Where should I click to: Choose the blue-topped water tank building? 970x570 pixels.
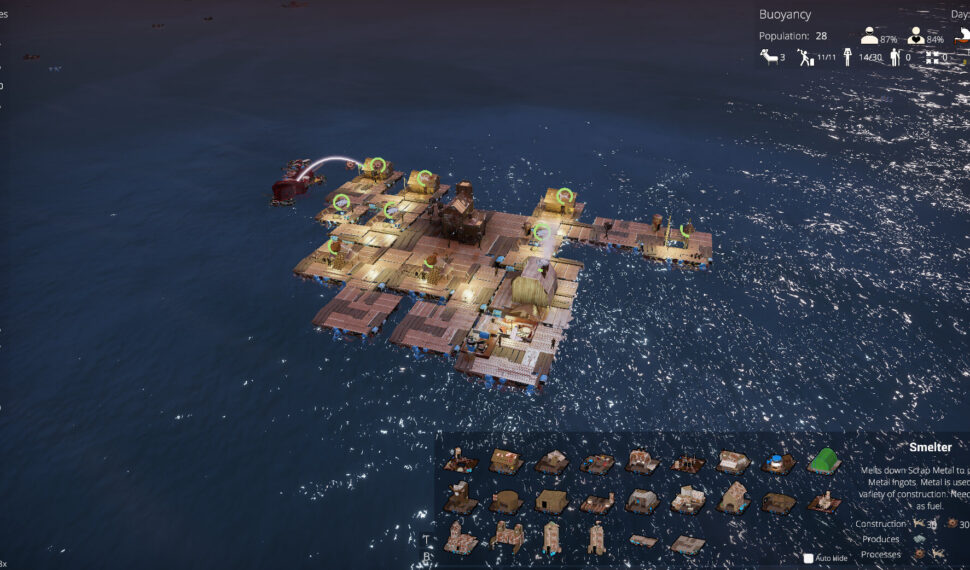click(778, 463)
